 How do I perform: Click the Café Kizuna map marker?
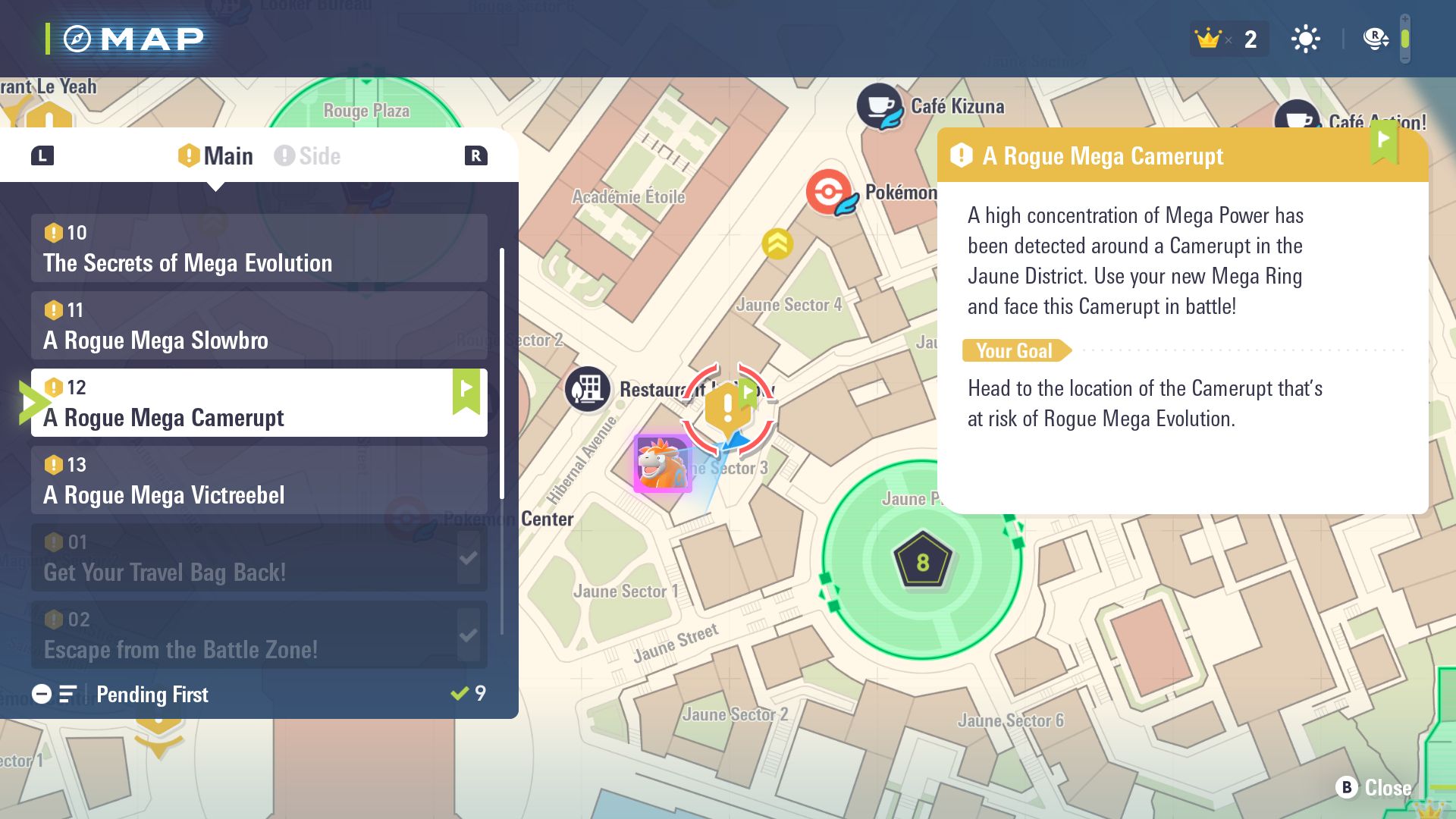[x=880, y=106]
